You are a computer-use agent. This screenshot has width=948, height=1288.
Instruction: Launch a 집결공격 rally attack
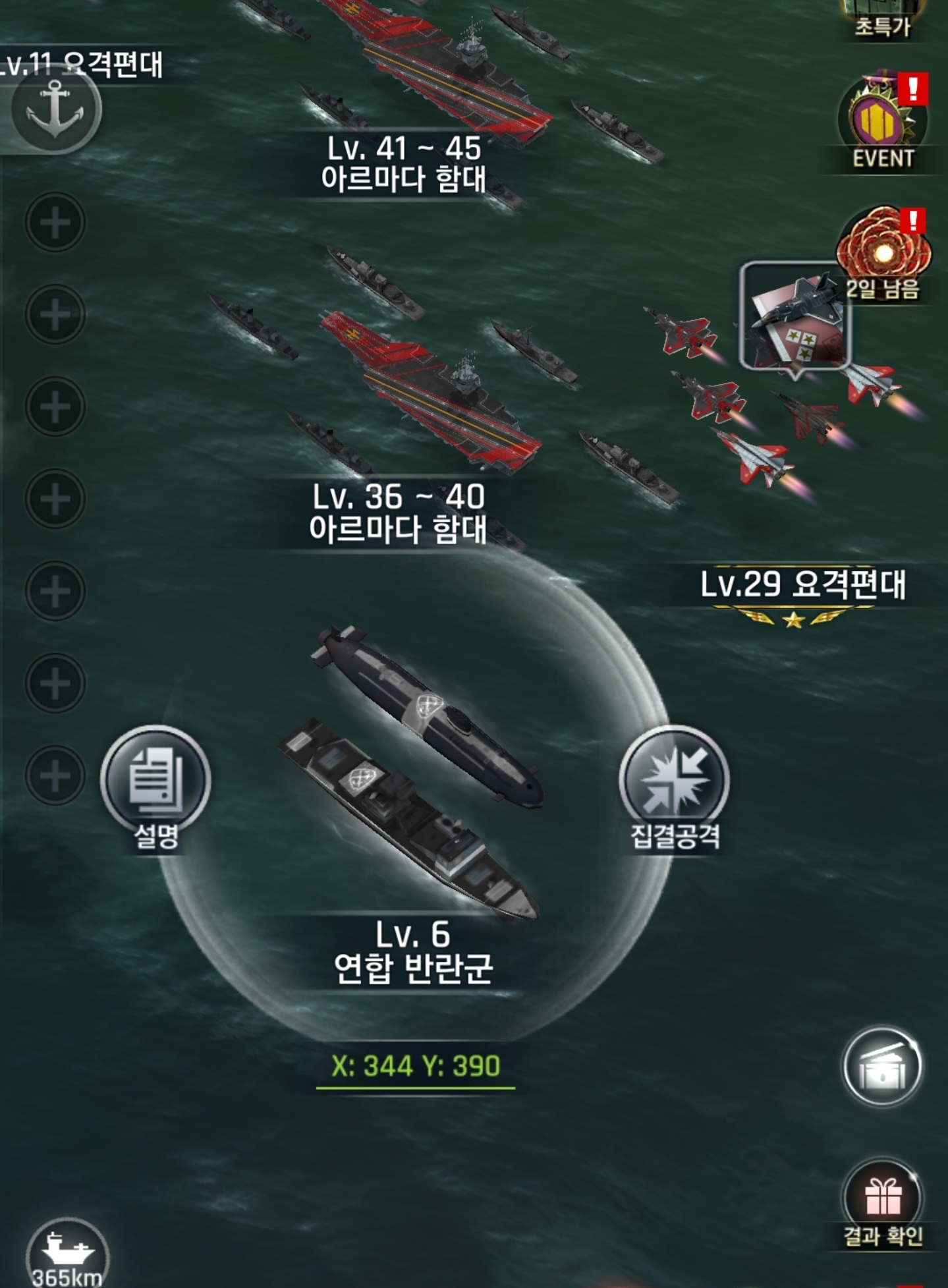(x=674, y=782)
